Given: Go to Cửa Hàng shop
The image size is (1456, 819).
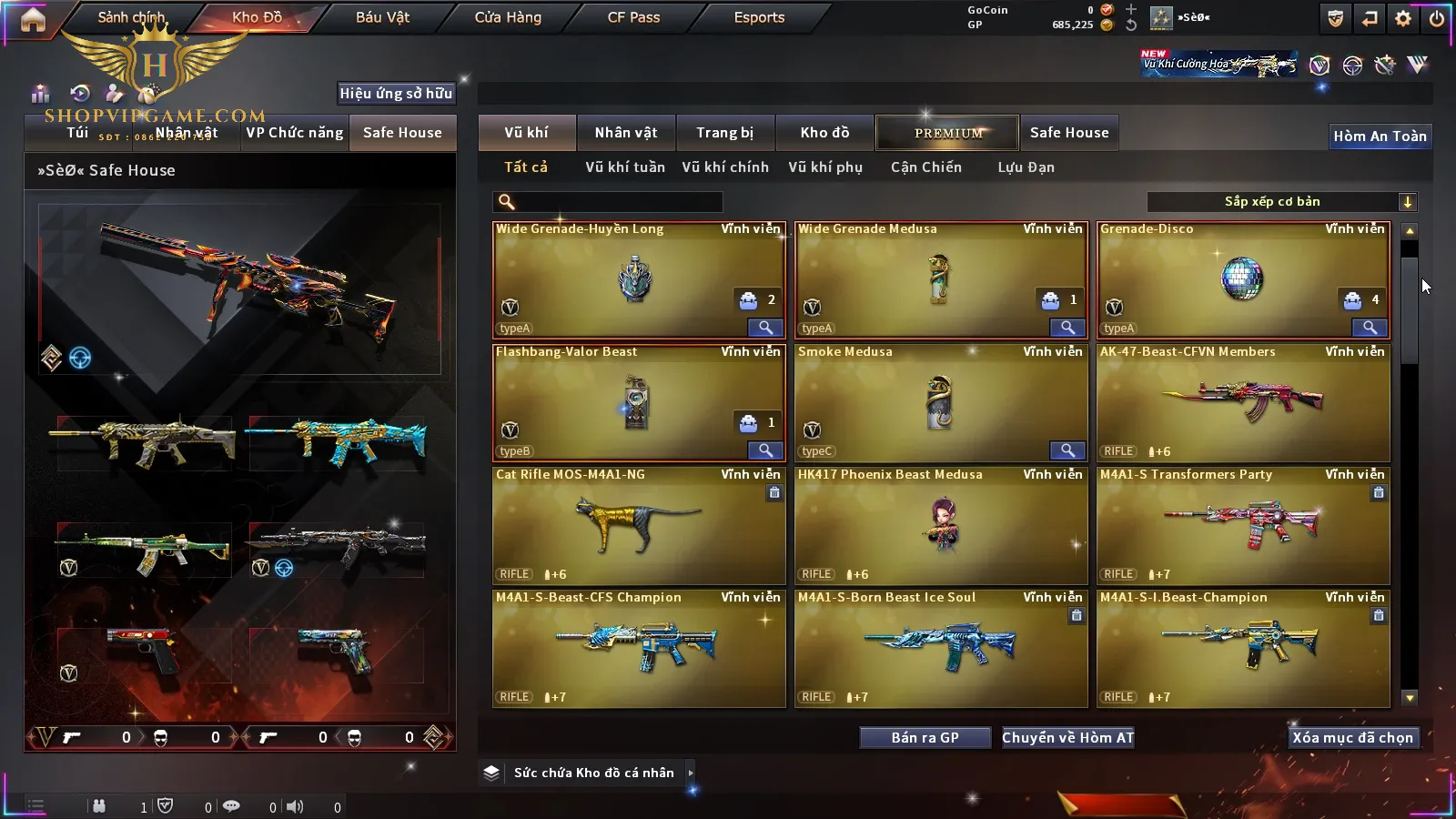Looking at the screenshot, I should tap(508, 17).
